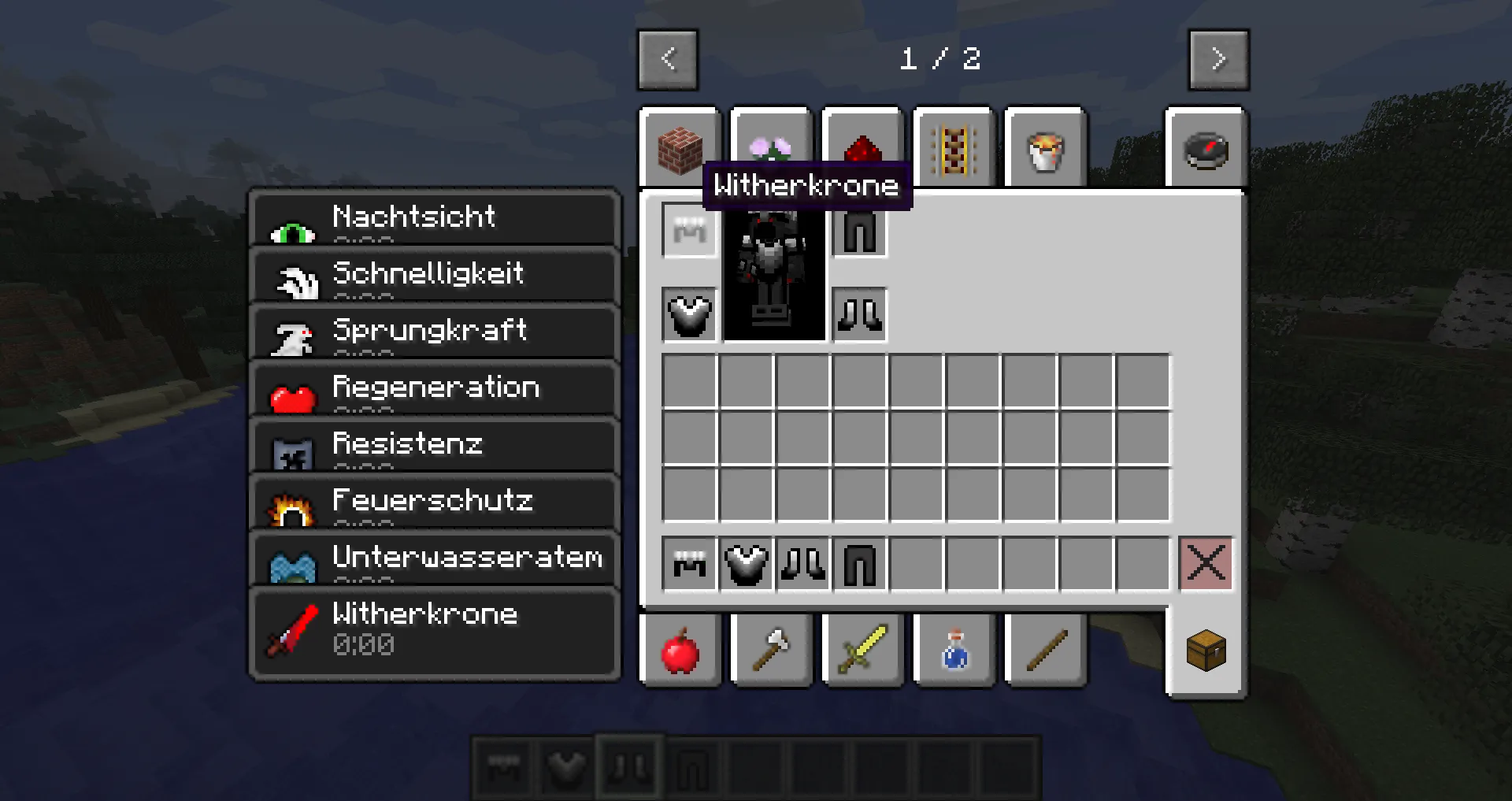The image size is (1512, 801).
Task: Toggle the Witherkrone effect entry
Action: [433, 627]
